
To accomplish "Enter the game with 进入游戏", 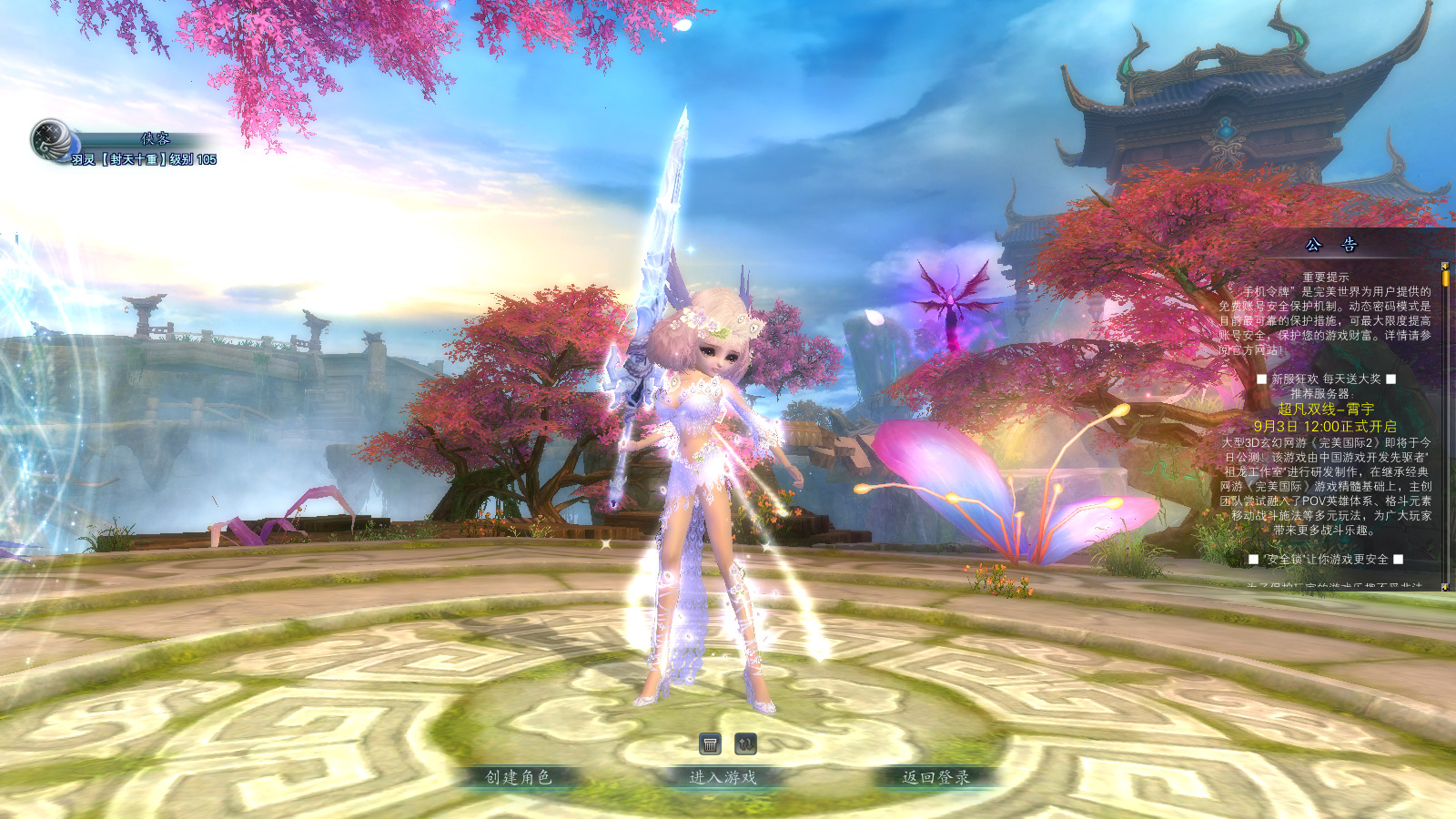I will point(723,777).
